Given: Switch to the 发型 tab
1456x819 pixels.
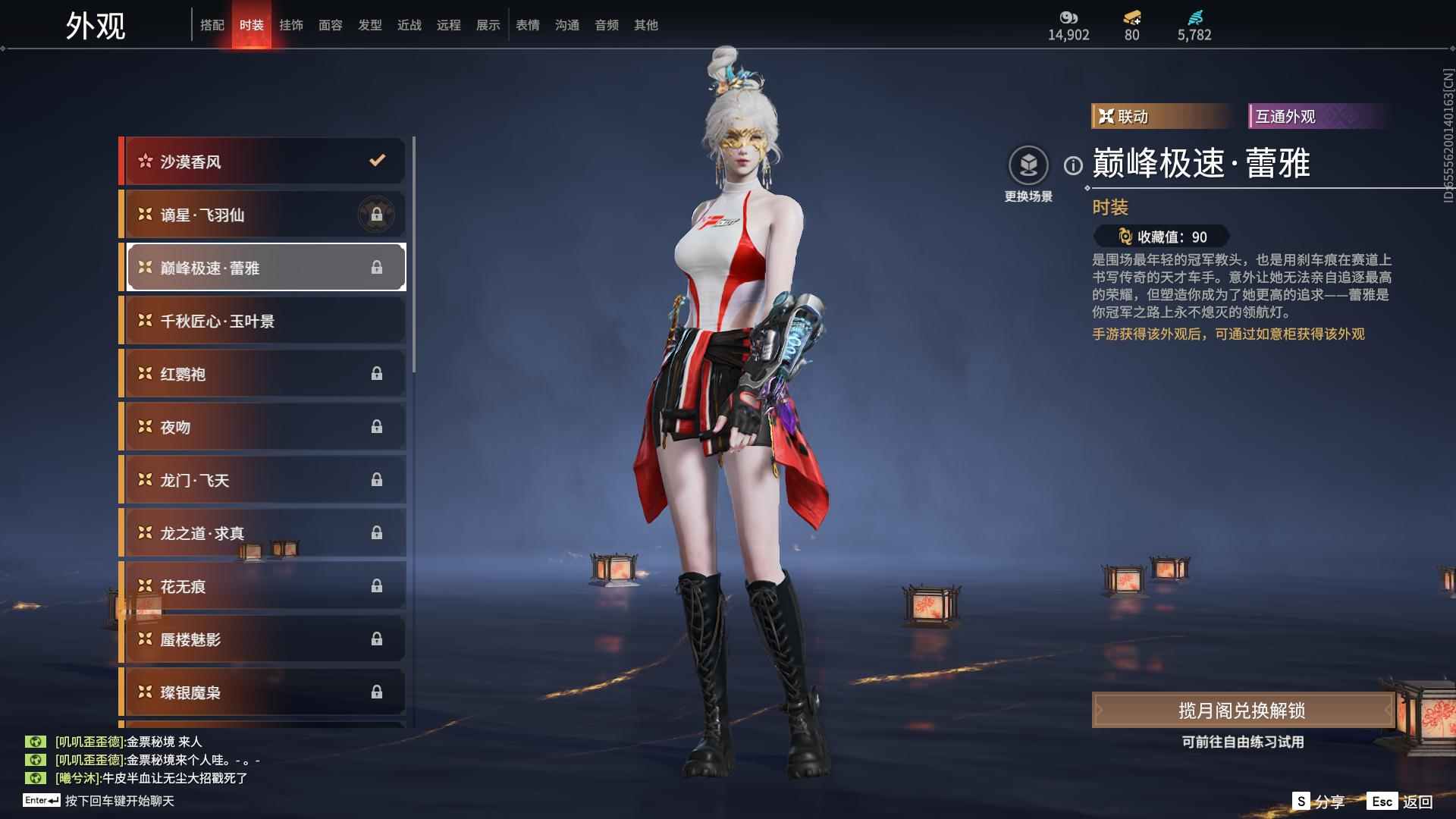Looking at the screenshot, I should [370, 25].
